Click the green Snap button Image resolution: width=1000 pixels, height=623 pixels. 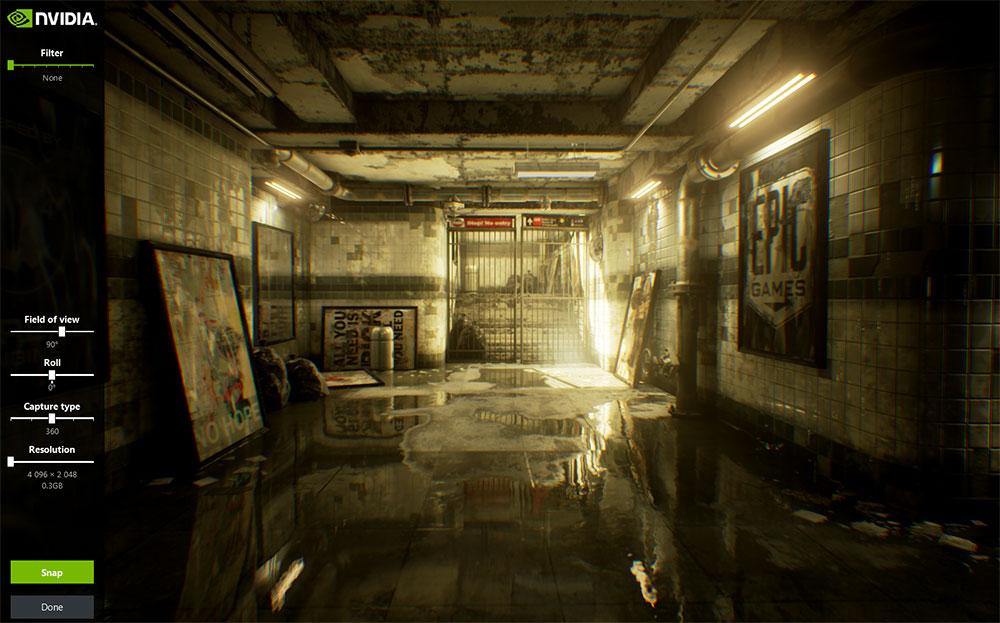[52, 572]
